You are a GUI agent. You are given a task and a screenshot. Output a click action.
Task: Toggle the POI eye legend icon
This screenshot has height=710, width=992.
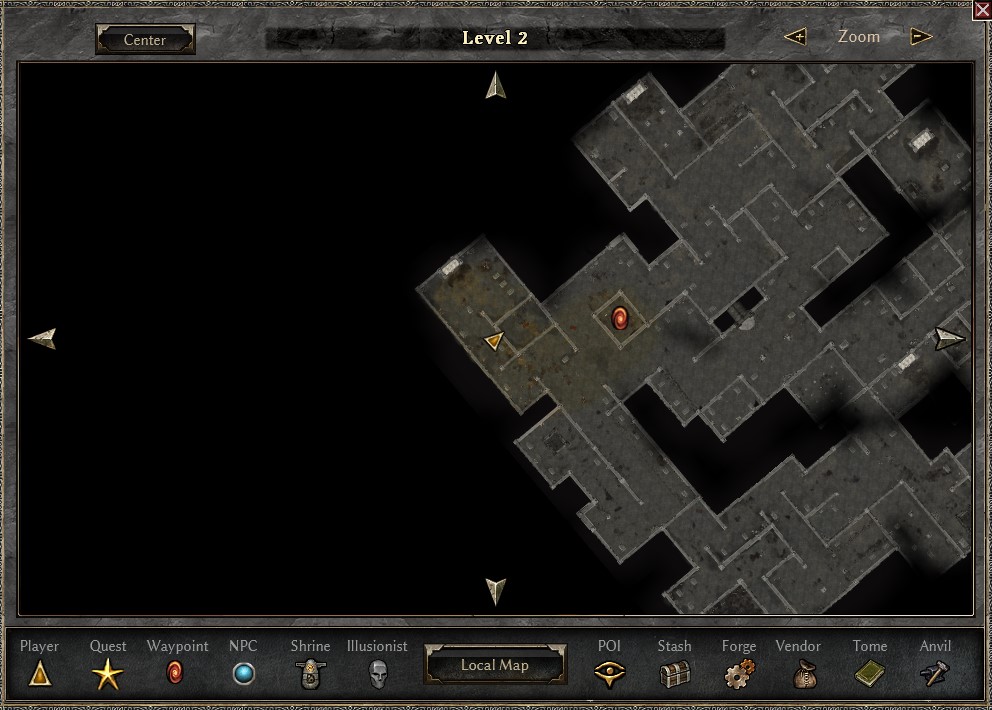pos(609,675)
